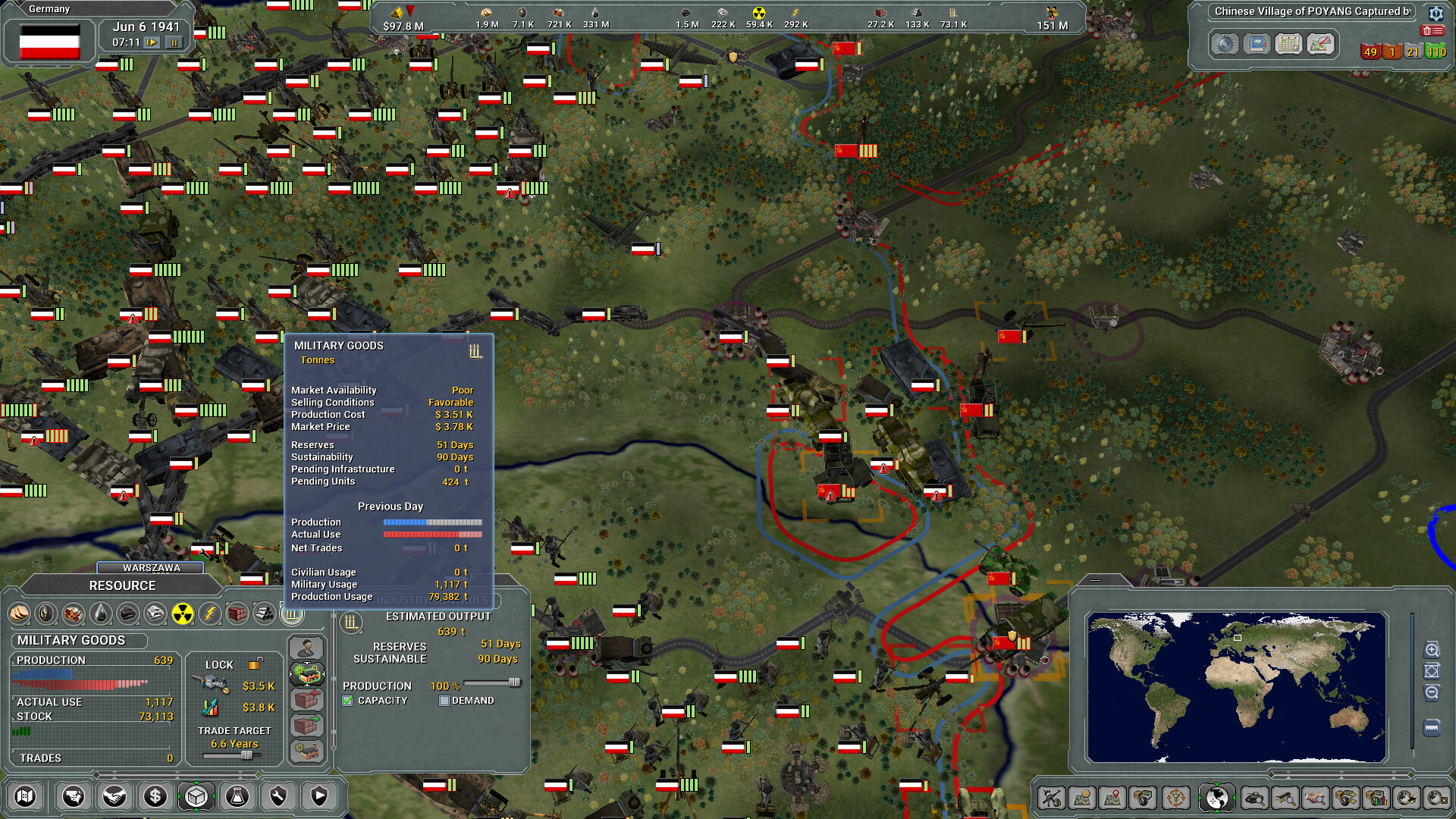Switch to the research flask department tab
The height and width of the screenshot is (819, 1456).
237,797
